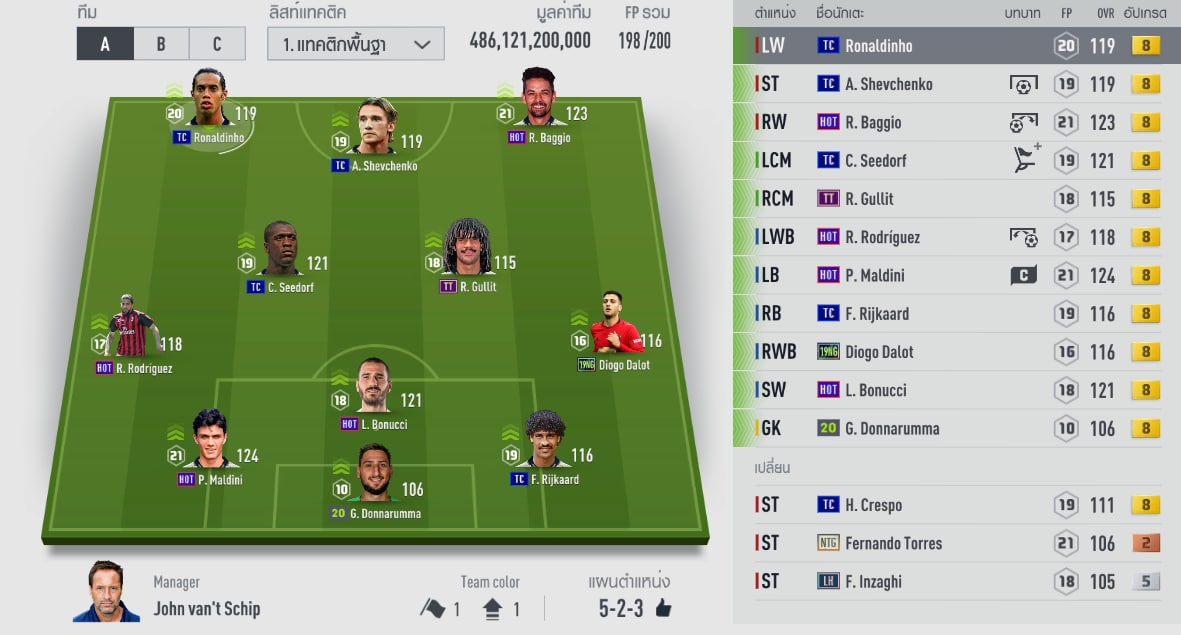Image resolution: width=1181 pixels, height=635 pixels.
Task: Select Ronaldinho's card on the pitch
Action: click(x=208, y=100)
